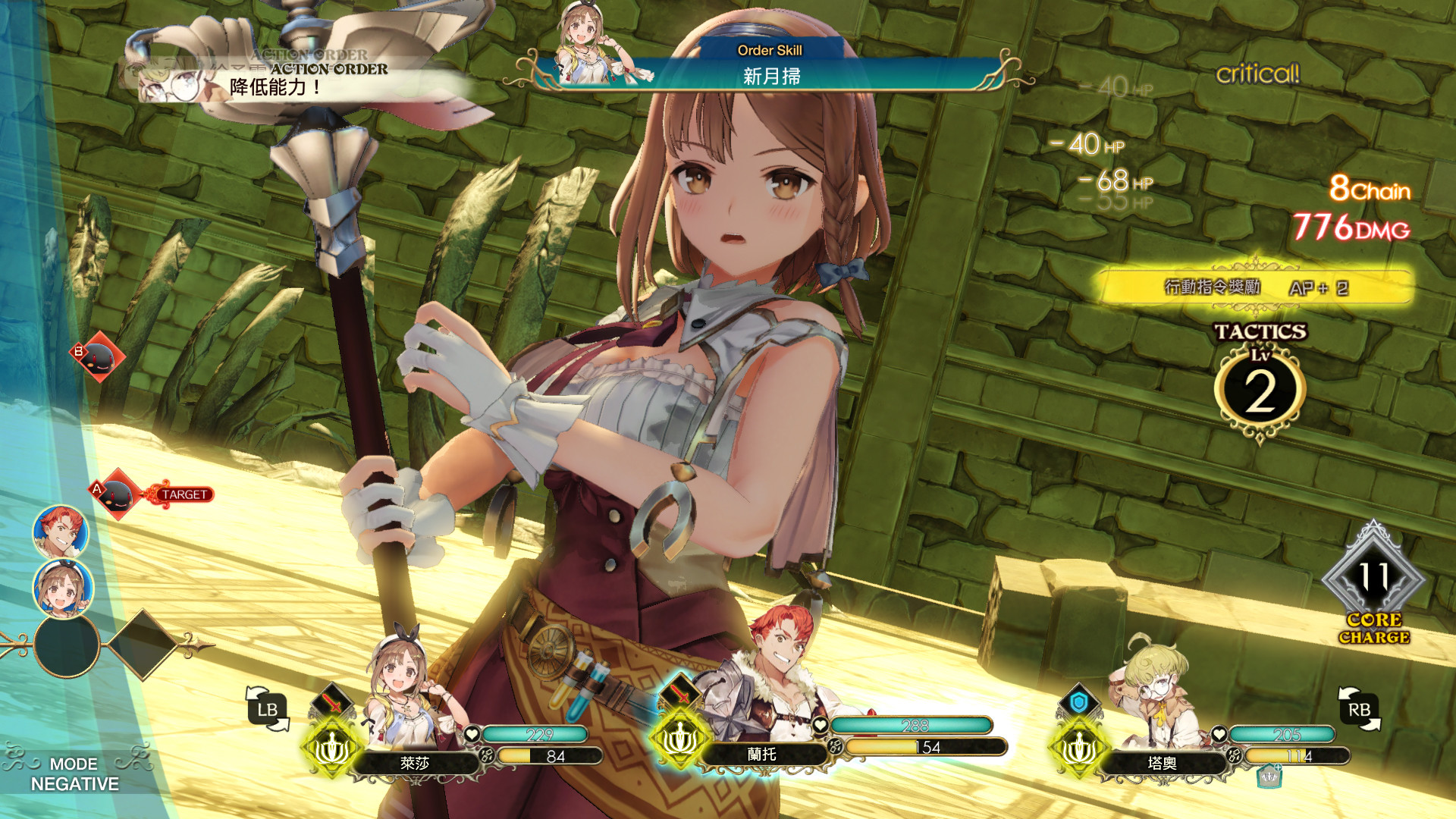Click Lent's red-haired turn order portrait
This screenshot has width=1456, height=819.
click(x=61, y=532)
